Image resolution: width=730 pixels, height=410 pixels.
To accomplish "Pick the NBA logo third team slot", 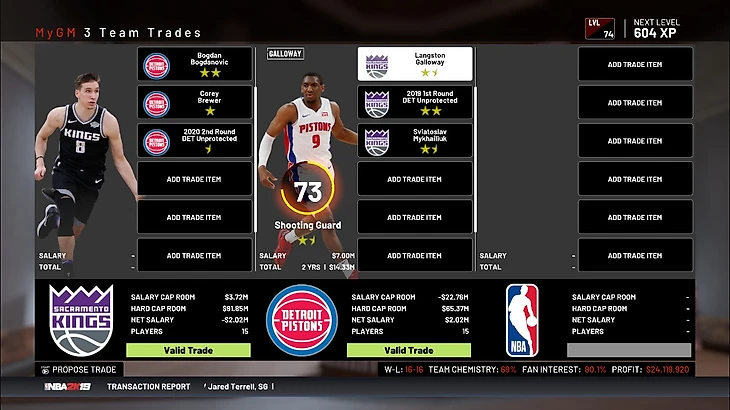I will [x=522, y=320].
